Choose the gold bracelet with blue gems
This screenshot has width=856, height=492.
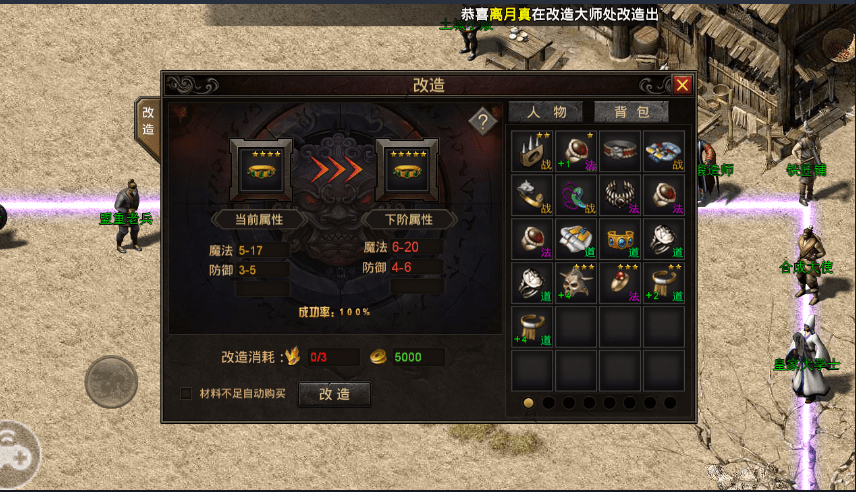pyautogui.click(x=620, y=239)
